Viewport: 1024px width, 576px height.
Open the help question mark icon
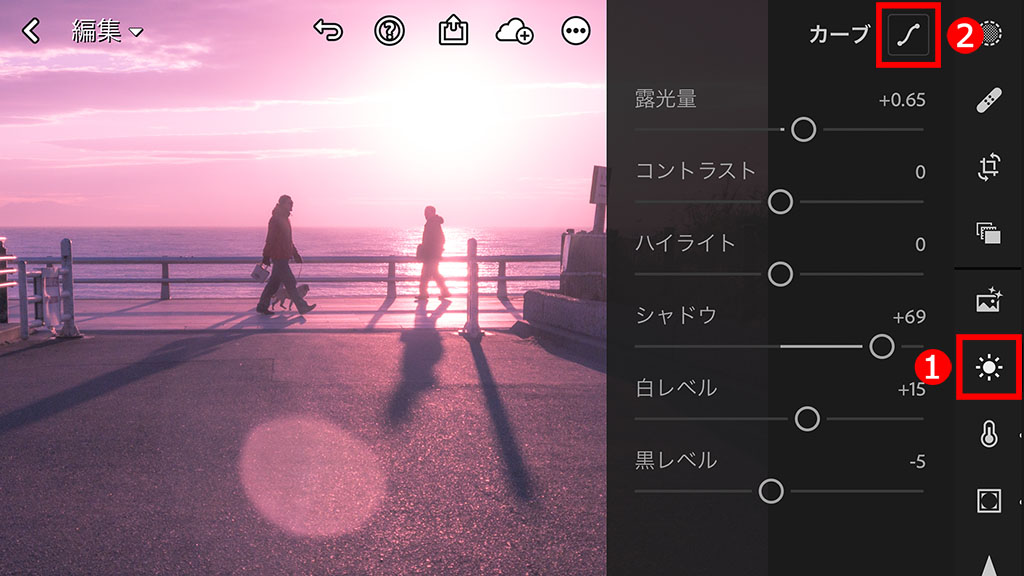389,31
